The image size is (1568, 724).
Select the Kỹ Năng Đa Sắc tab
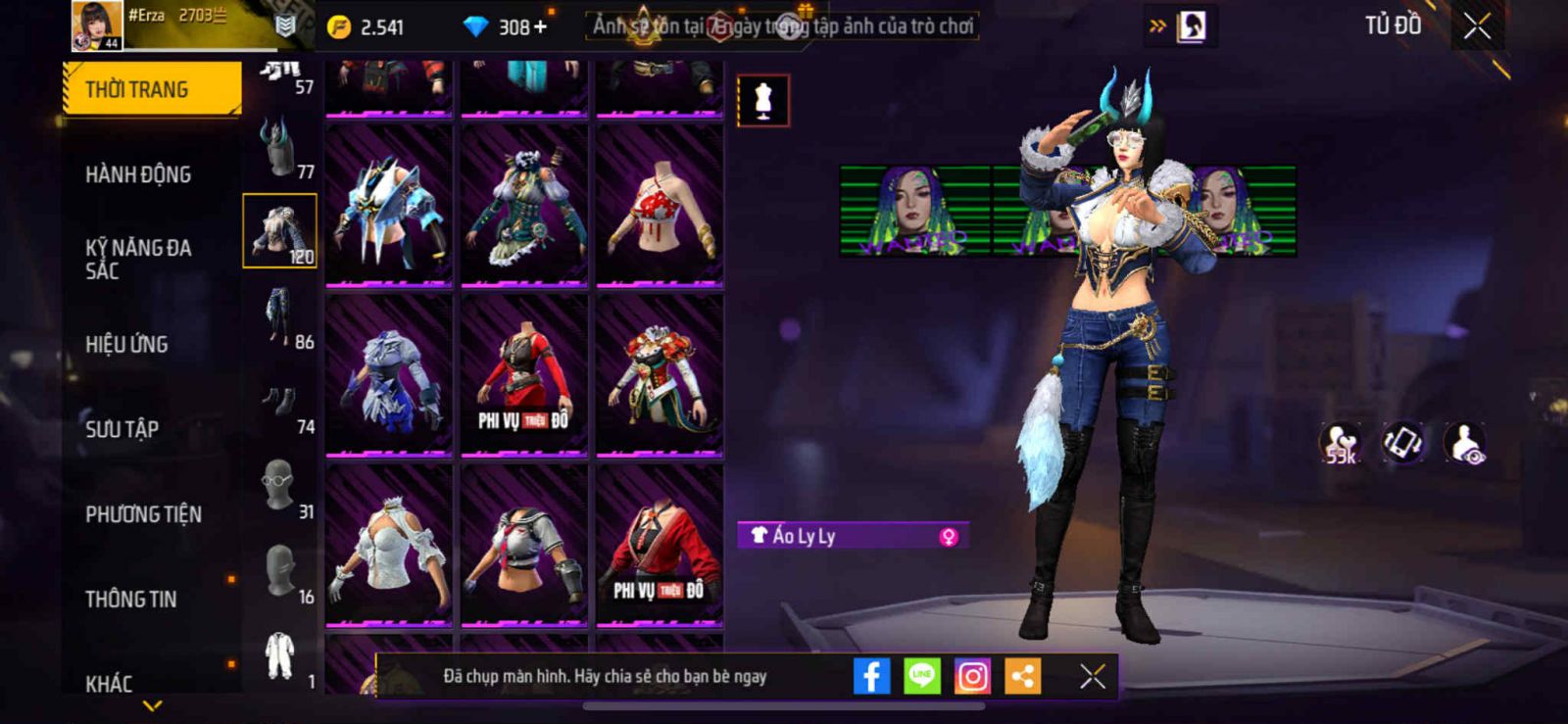[x=138, y=259]
